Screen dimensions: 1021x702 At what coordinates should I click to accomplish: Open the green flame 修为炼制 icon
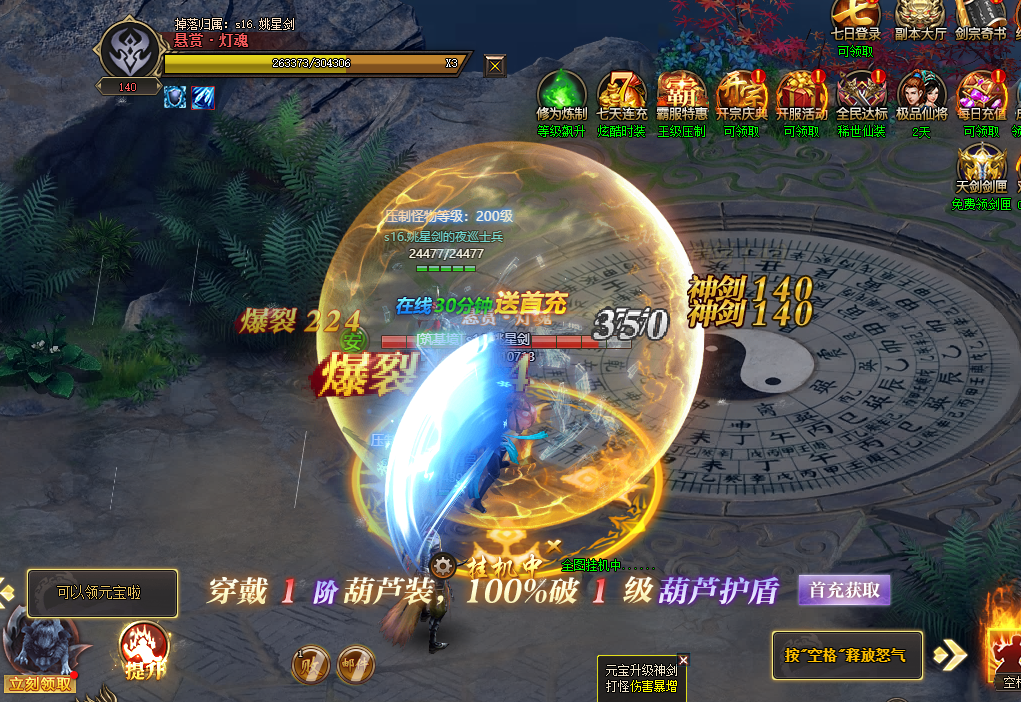pos(561,93)
